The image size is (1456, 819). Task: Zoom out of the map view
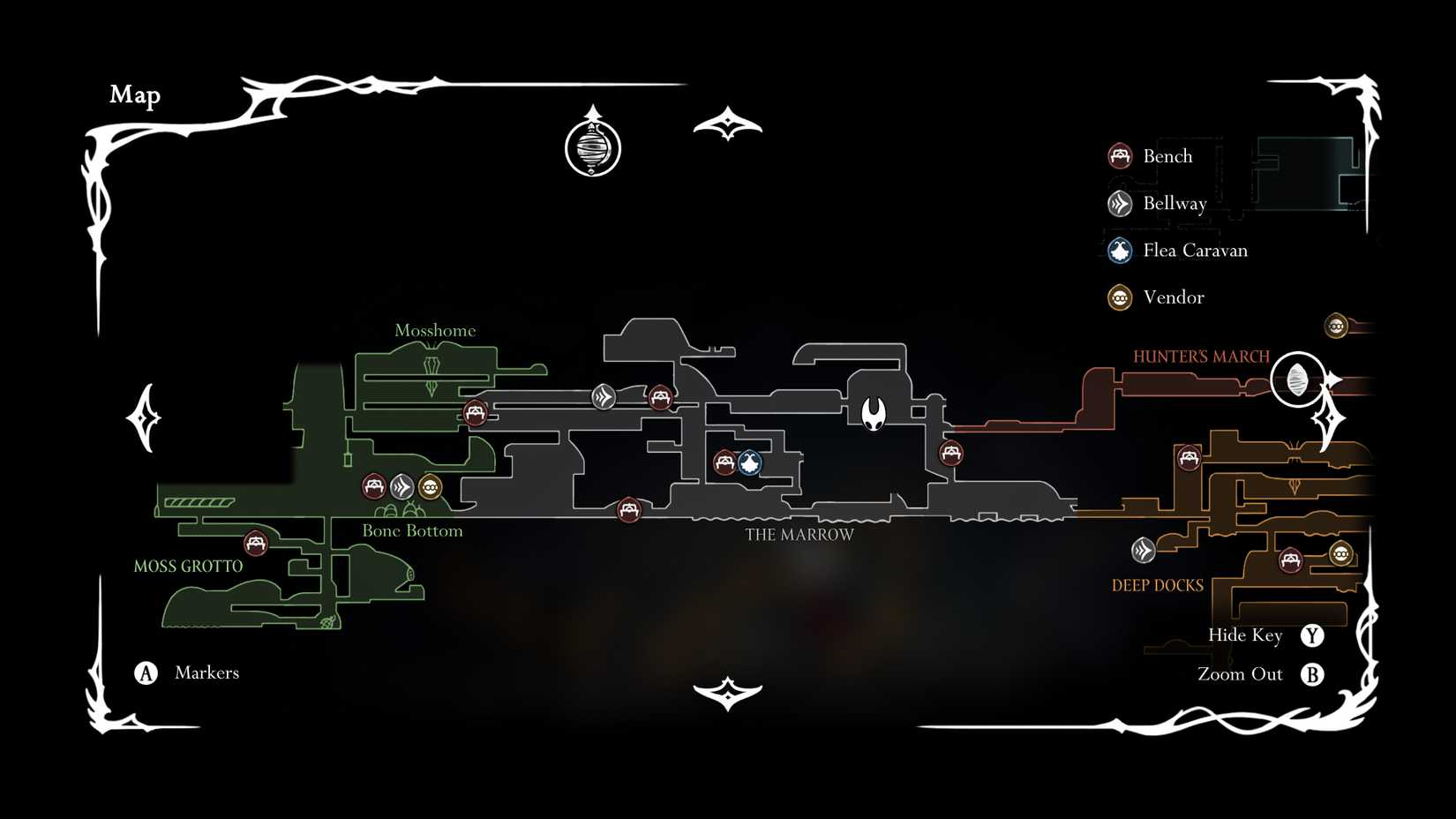pos(1313,673)
